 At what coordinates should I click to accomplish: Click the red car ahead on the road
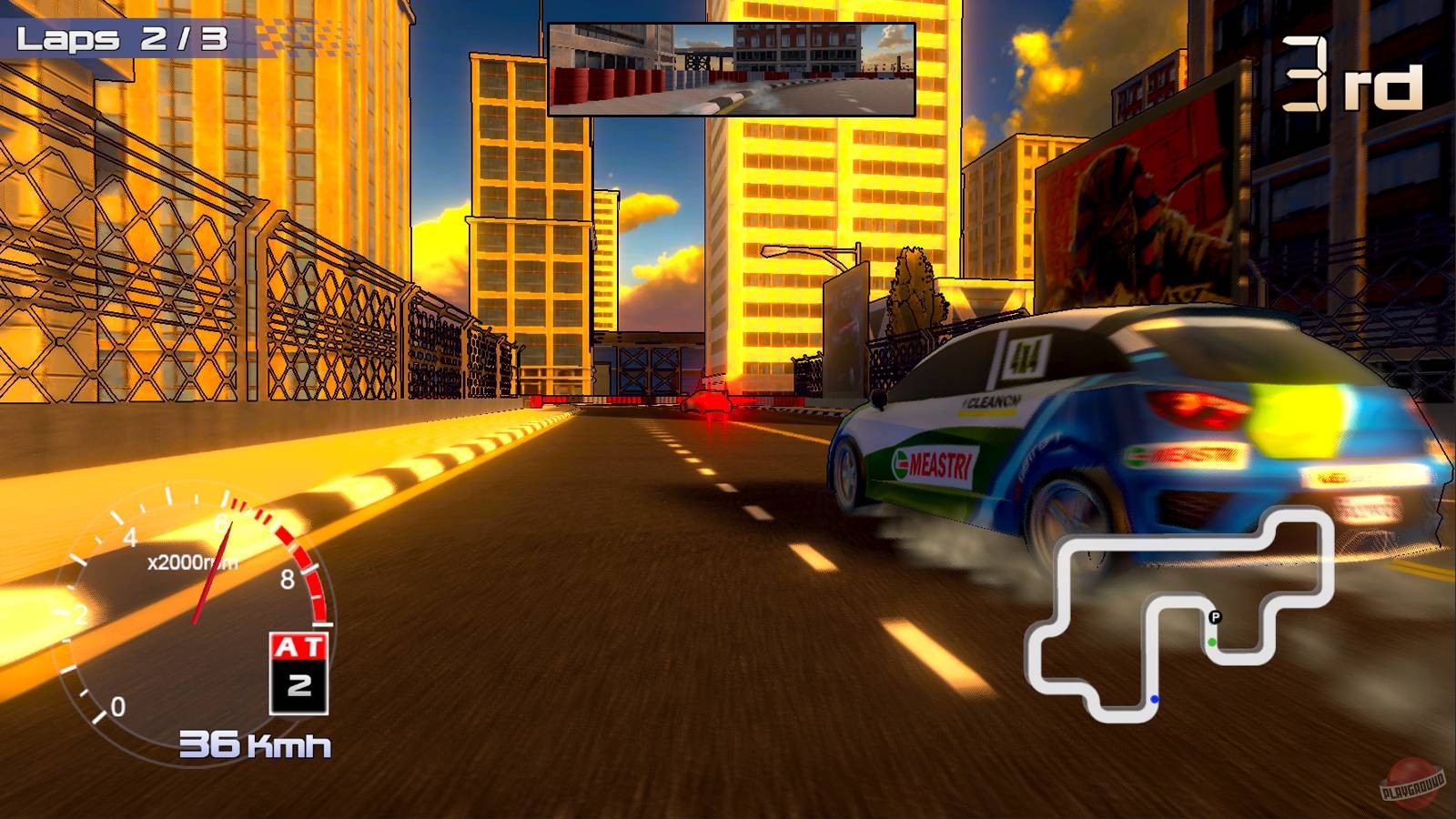point(708,403)
